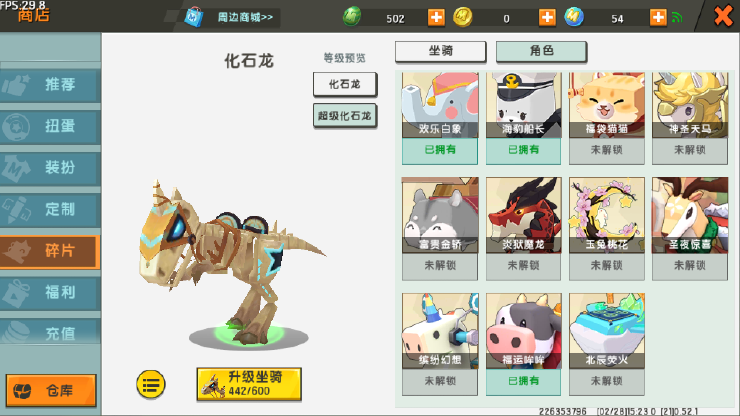Close the shop with the orange X

722,16
